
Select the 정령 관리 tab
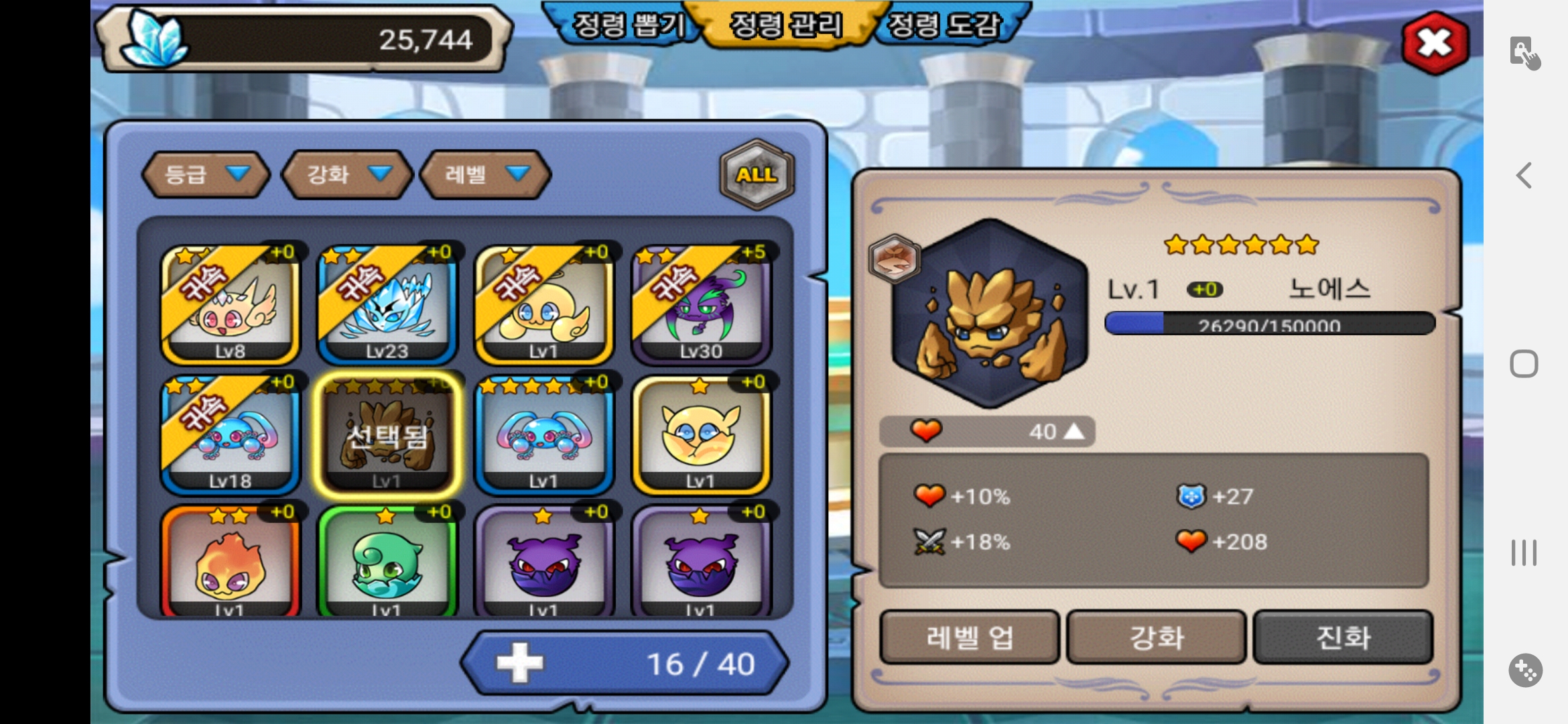tap(785, 25)
